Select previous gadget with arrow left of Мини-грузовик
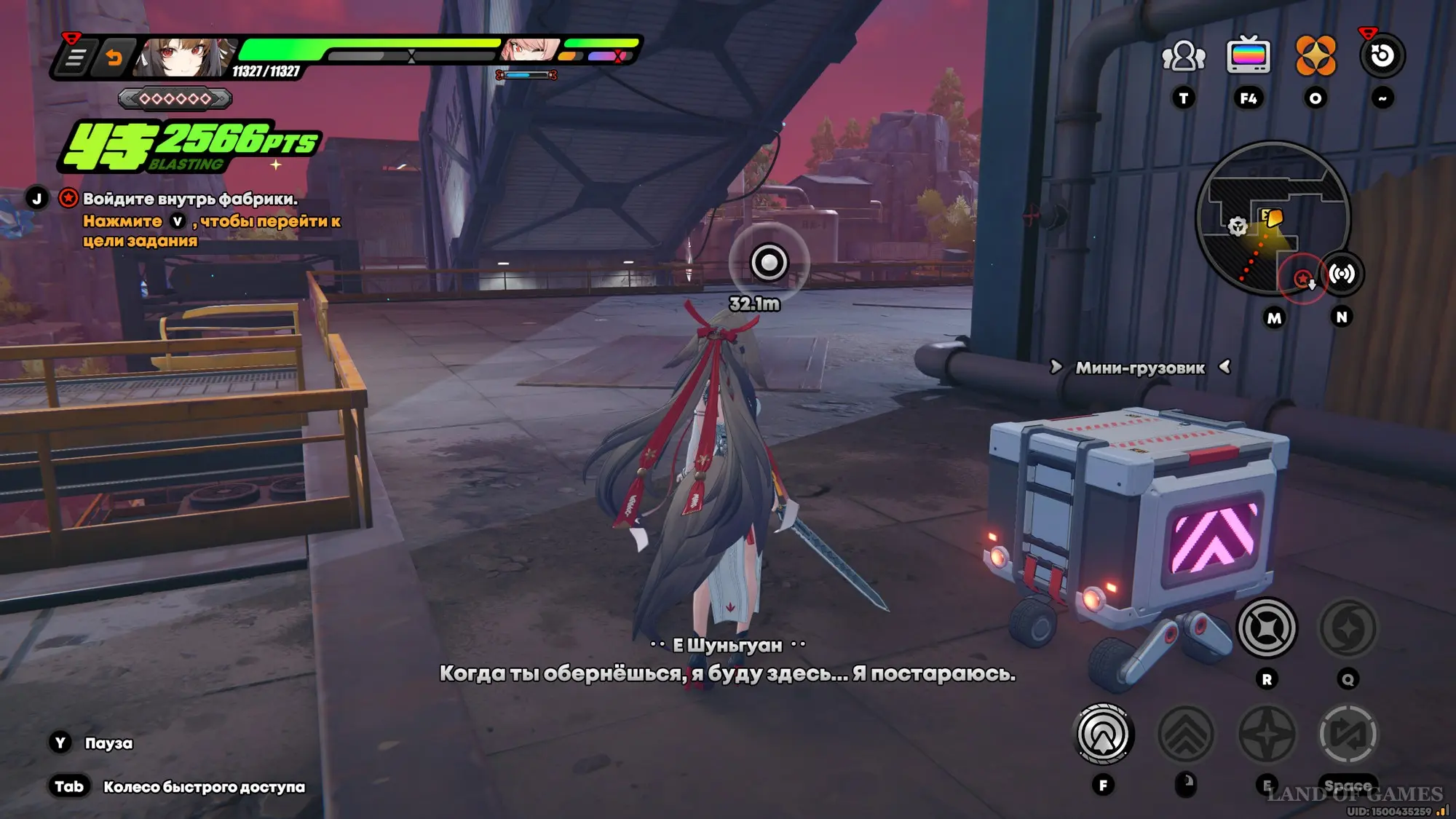The image size is (1456, 819). pos(1056,367)
